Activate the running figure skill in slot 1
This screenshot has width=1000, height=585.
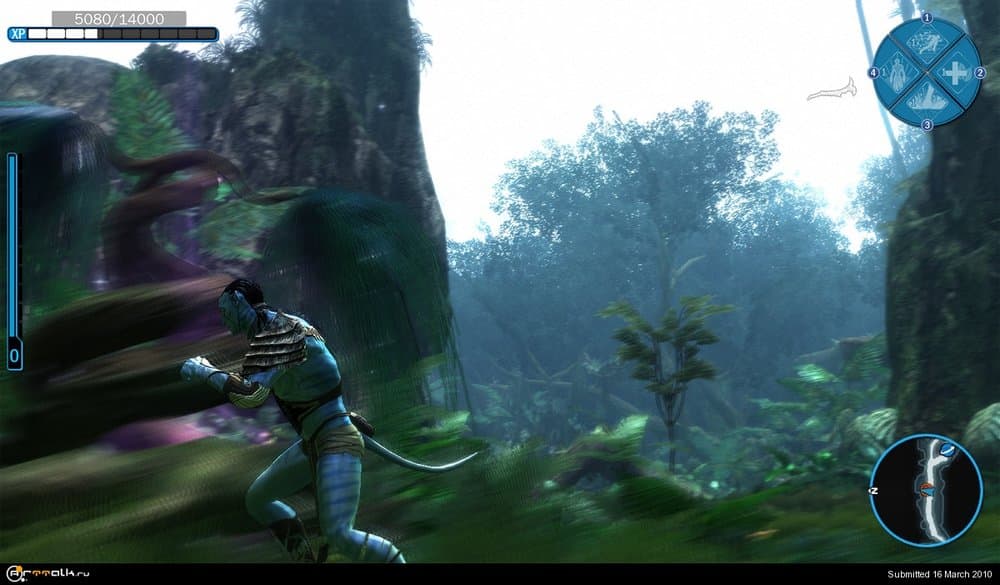click(926, 44)
